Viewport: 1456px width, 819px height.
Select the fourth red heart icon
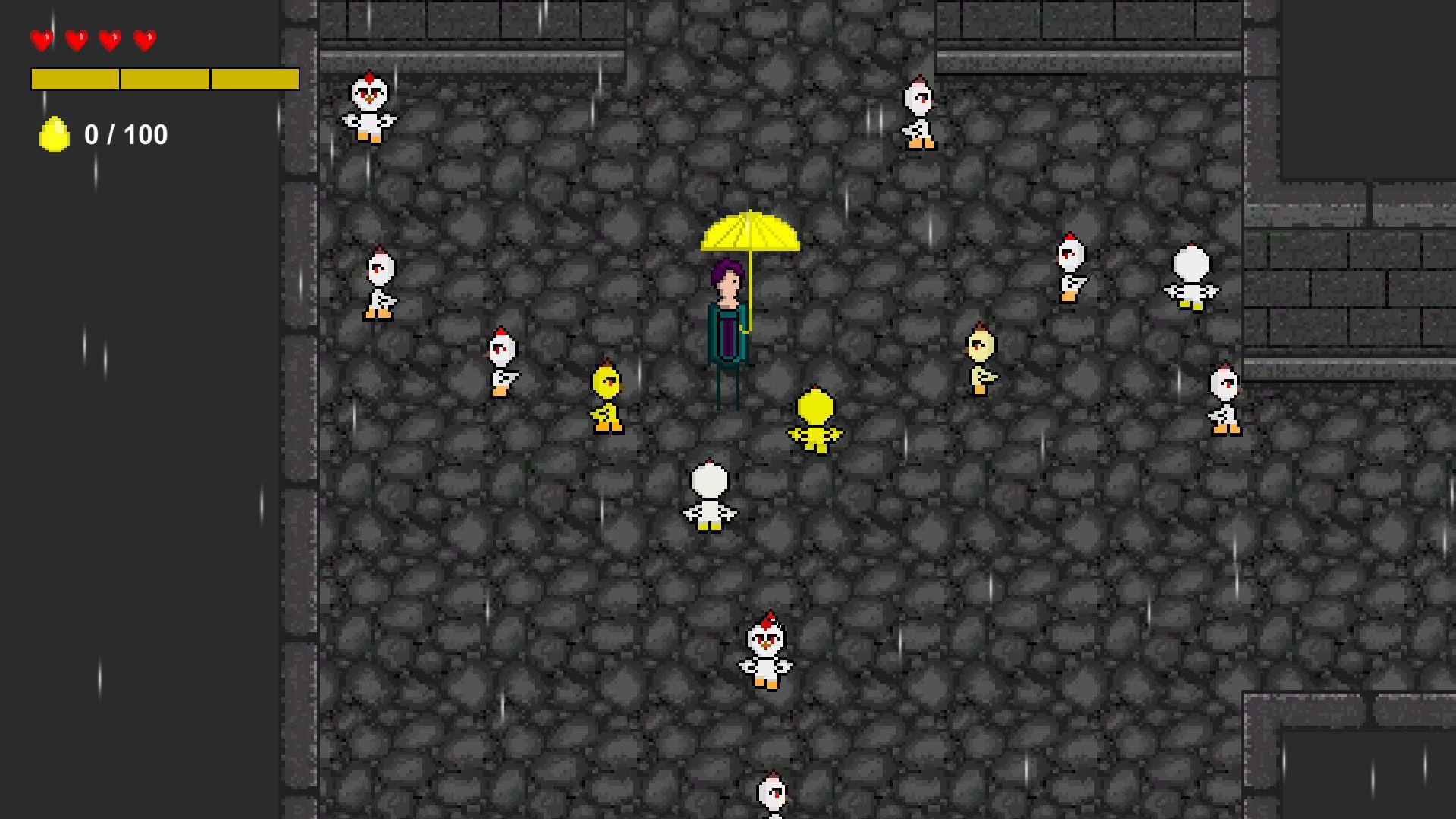point(142,39)
